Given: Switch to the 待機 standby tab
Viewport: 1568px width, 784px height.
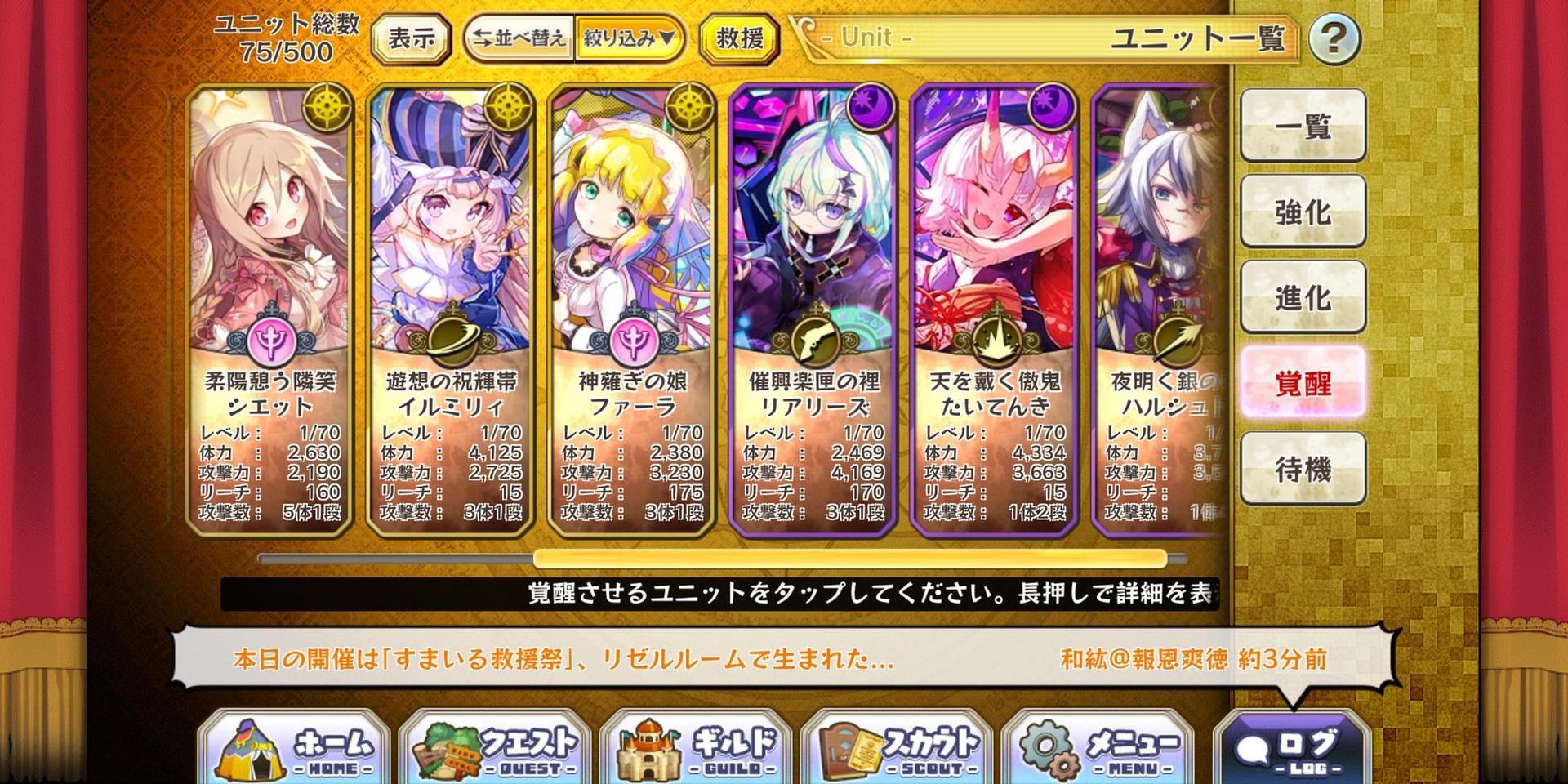Looking at the screenshot, I should coord(1303,469).
